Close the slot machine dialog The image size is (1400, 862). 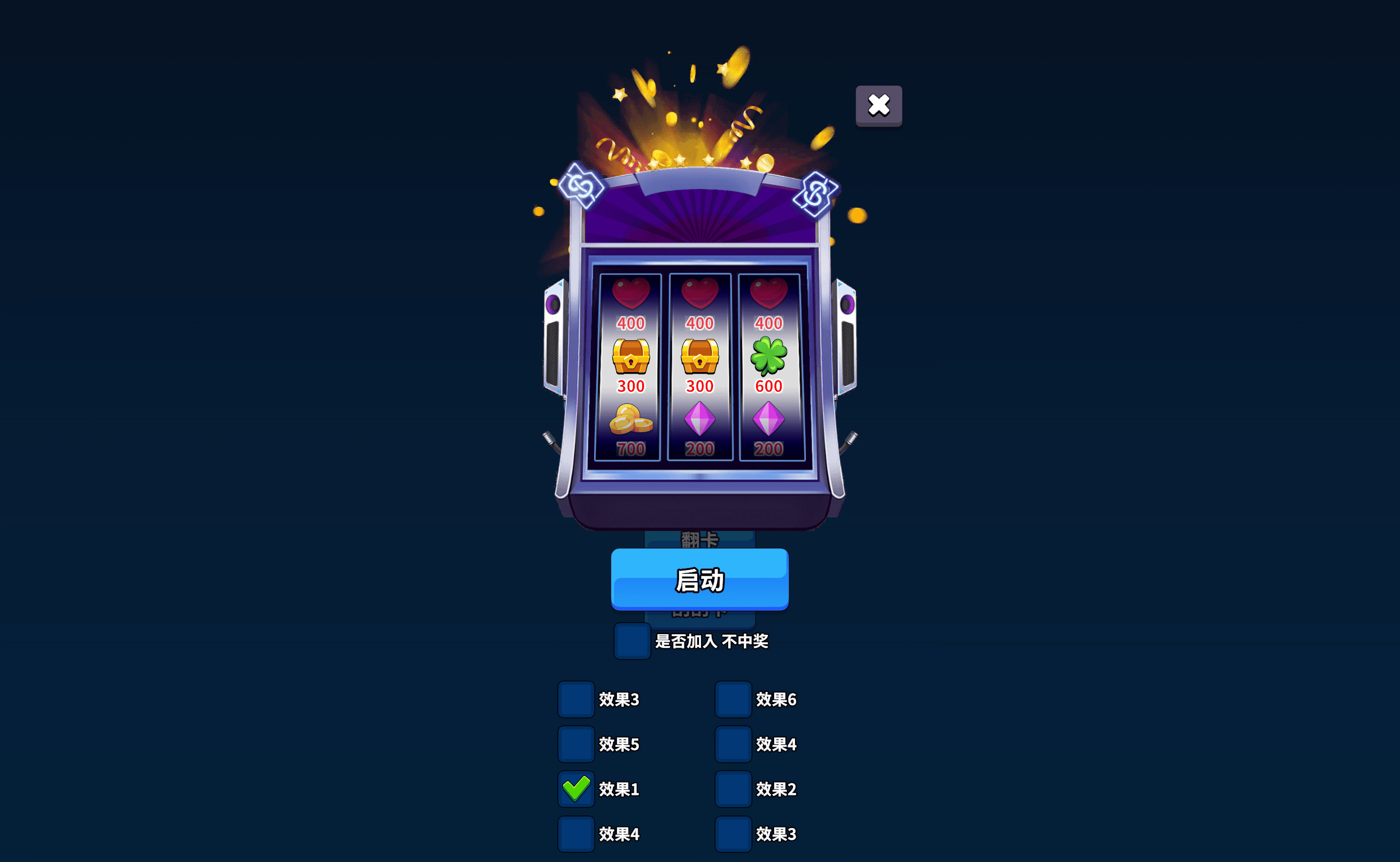(878, 104)
